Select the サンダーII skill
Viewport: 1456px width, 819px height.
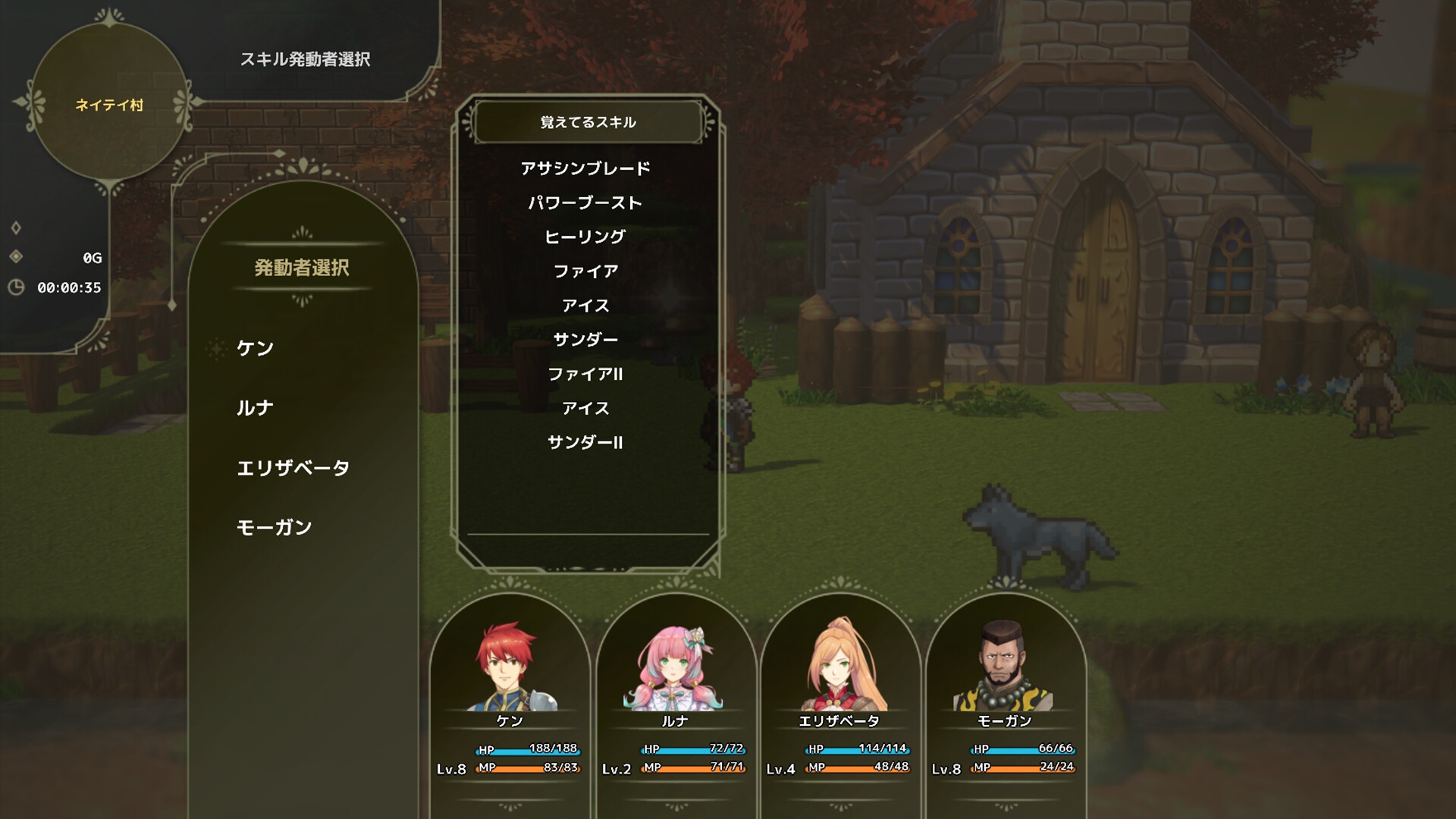coord(586,442)
